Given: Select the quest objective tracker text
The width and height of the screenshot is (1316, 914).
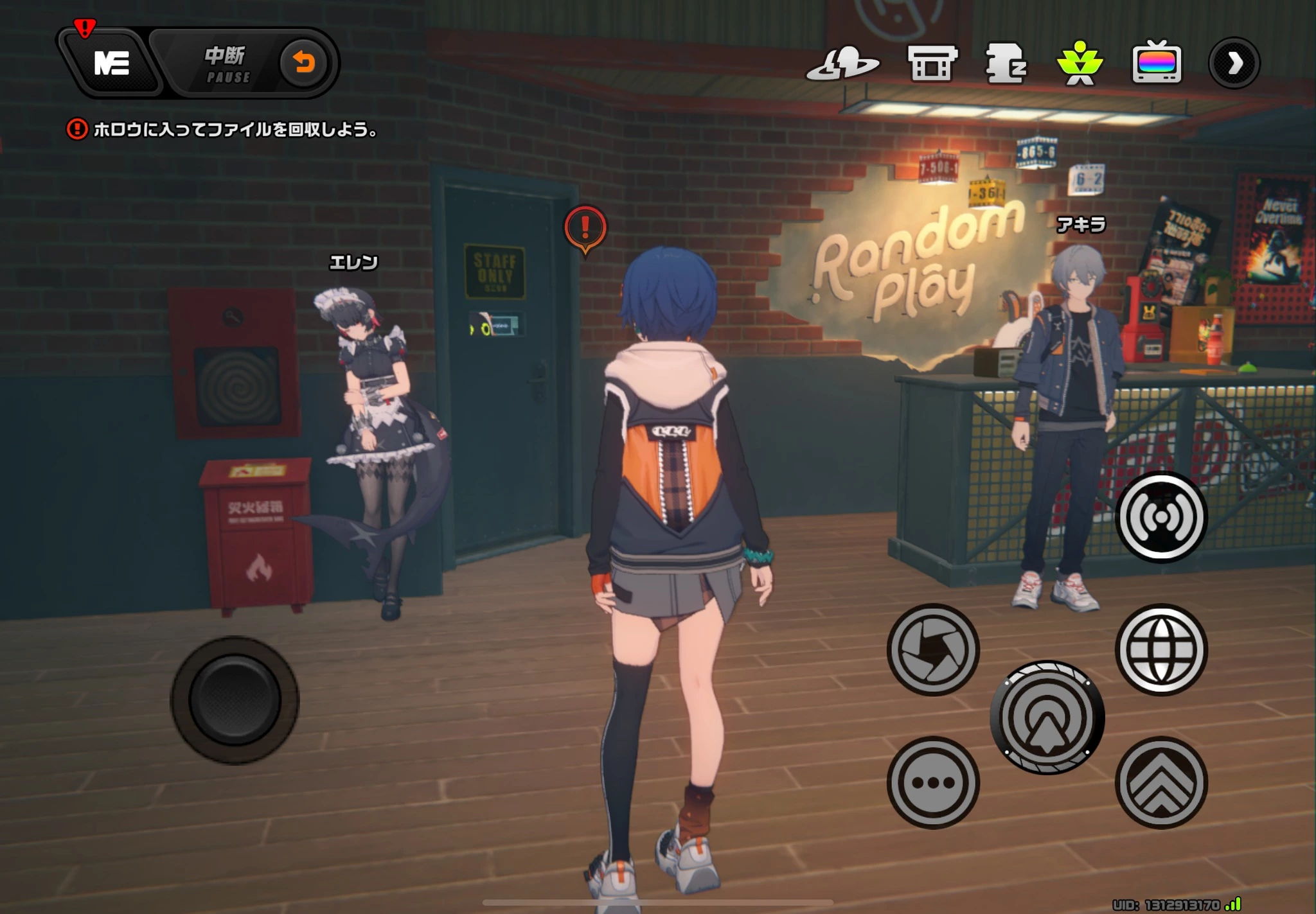Looking at the screenshot, I should click(x=235, y=130).
